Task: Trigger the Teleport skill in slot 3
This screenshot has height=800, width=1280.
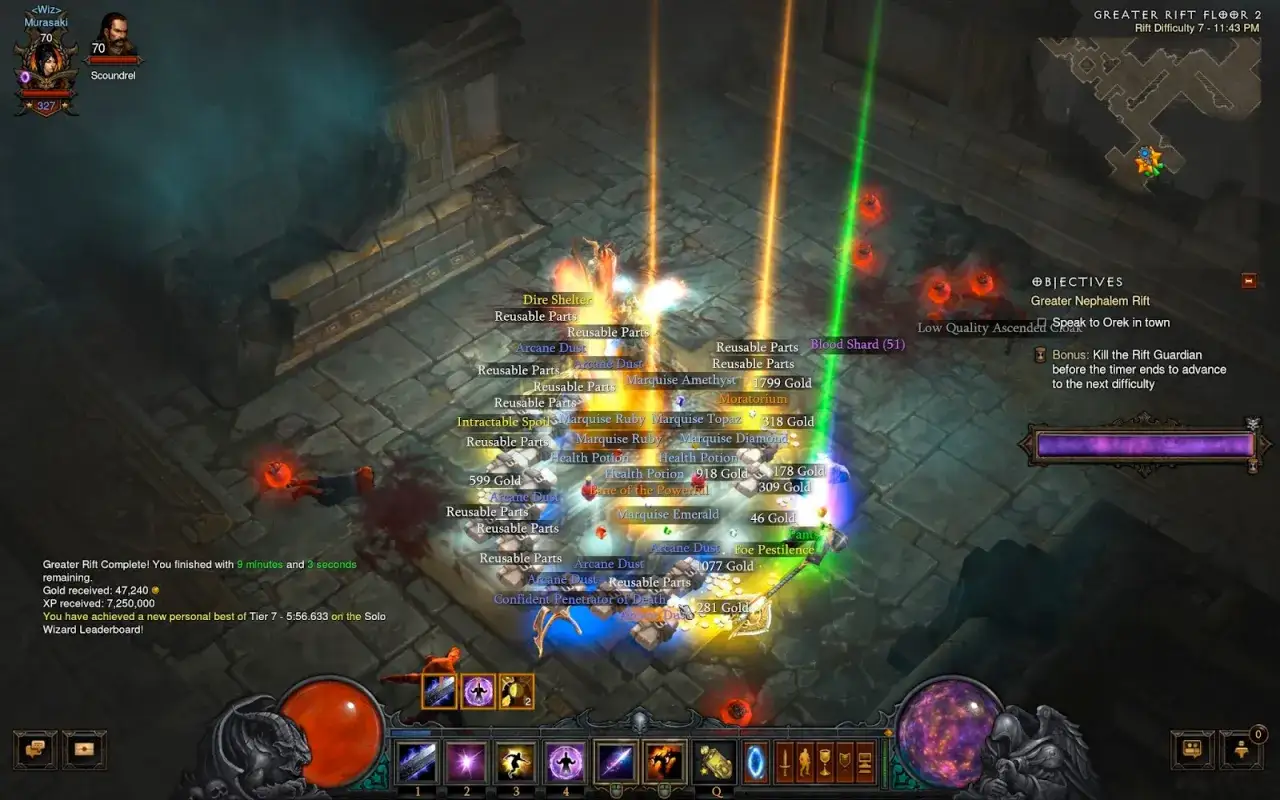Action: [x=513, y=762]
